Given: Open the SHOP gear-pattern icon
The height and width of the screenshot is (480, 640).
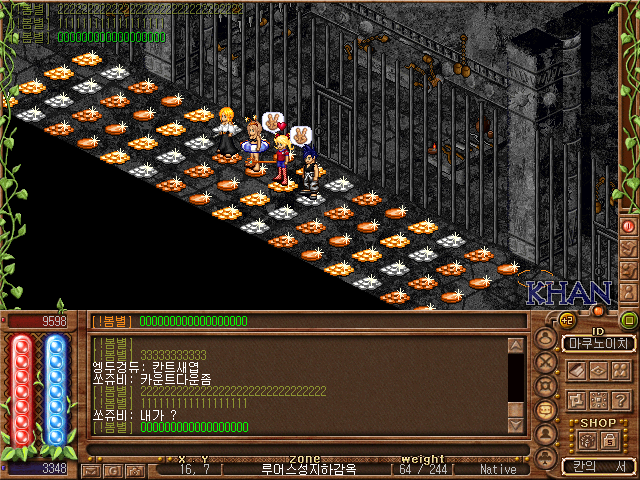Looking at the screenshot, I should 587,440.
